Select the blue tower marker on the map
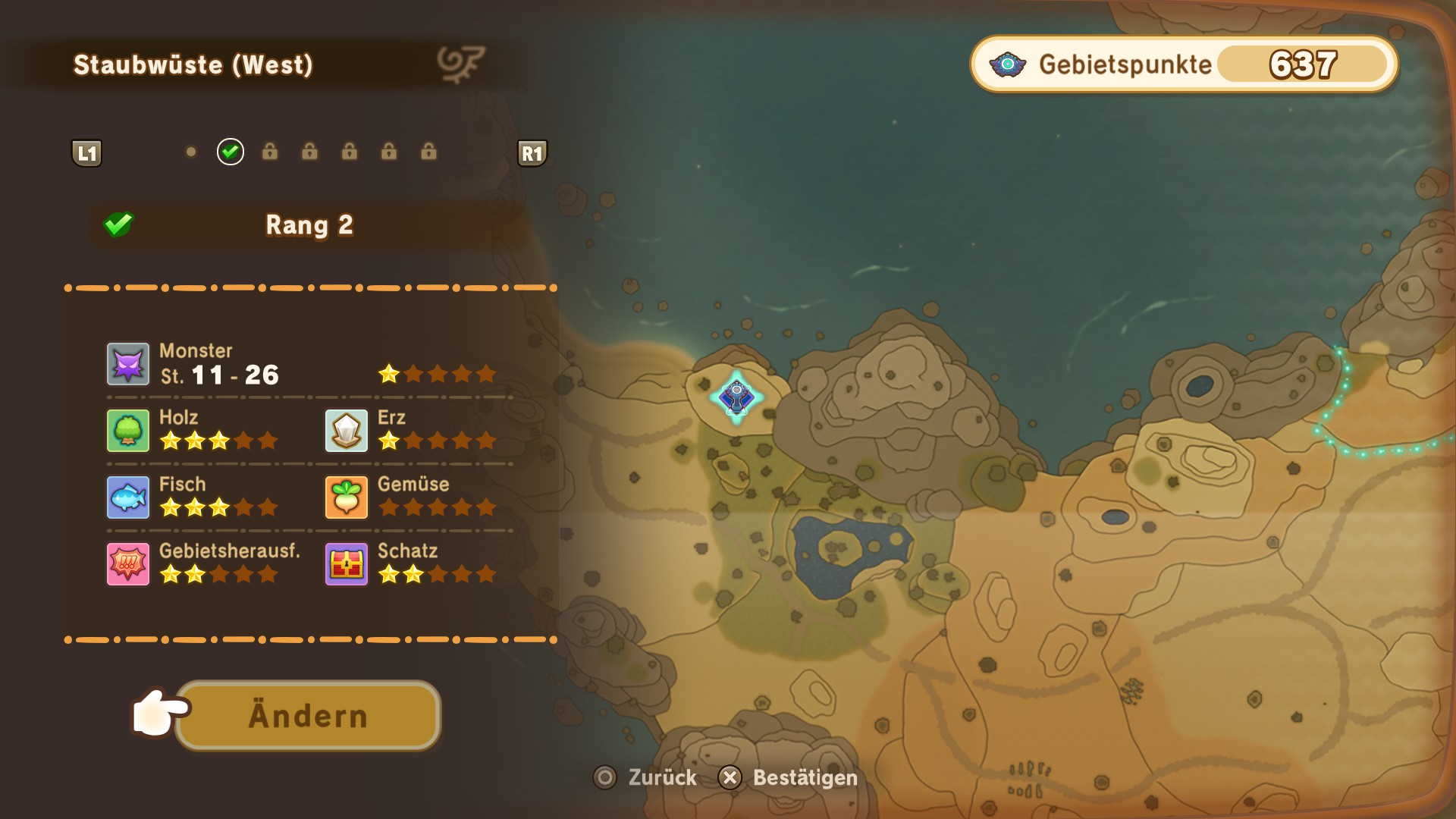Image resolution: width=1456 pixels, height=819 pixels. coord(736,396)
